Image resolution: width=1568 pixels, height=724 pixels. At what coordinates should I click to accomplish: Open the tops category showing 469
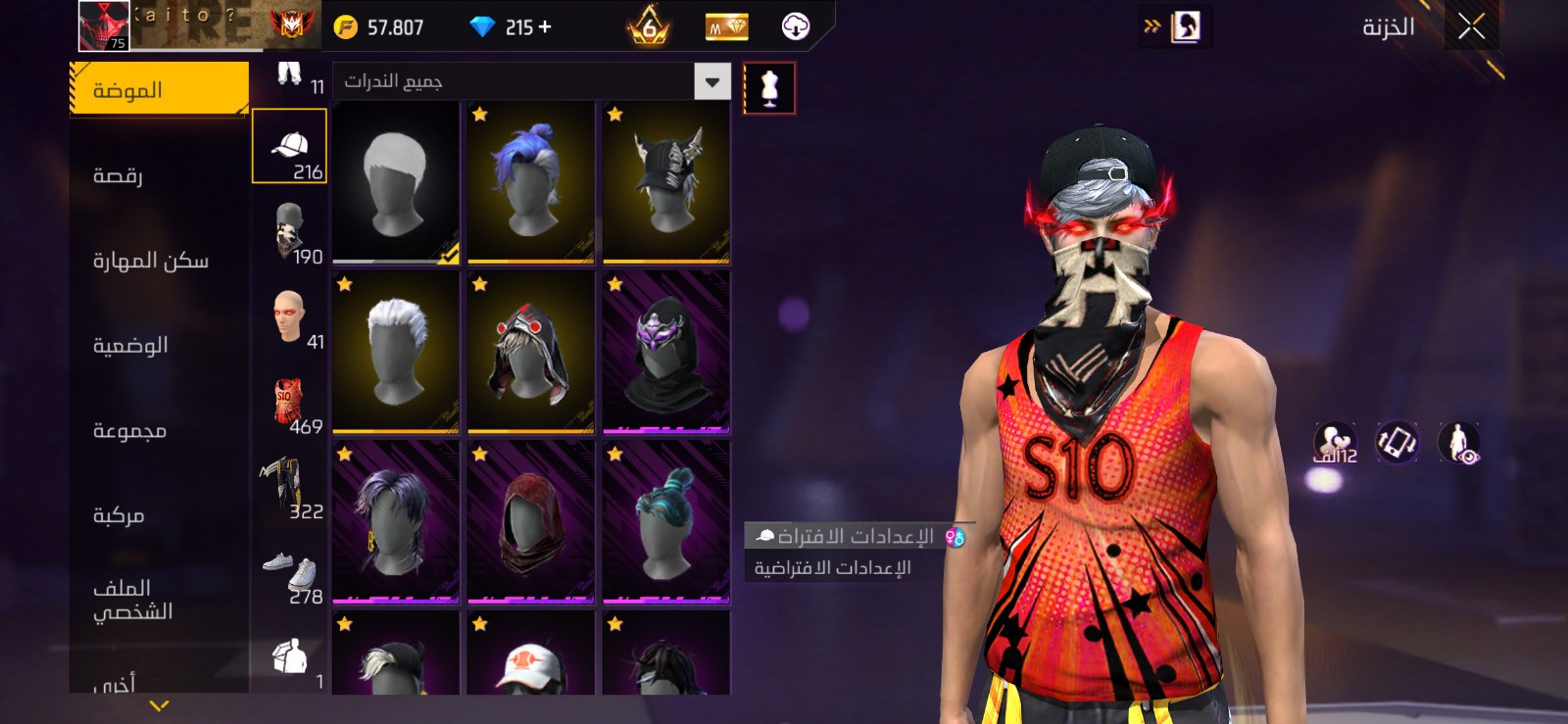click(x=290, y=403)
